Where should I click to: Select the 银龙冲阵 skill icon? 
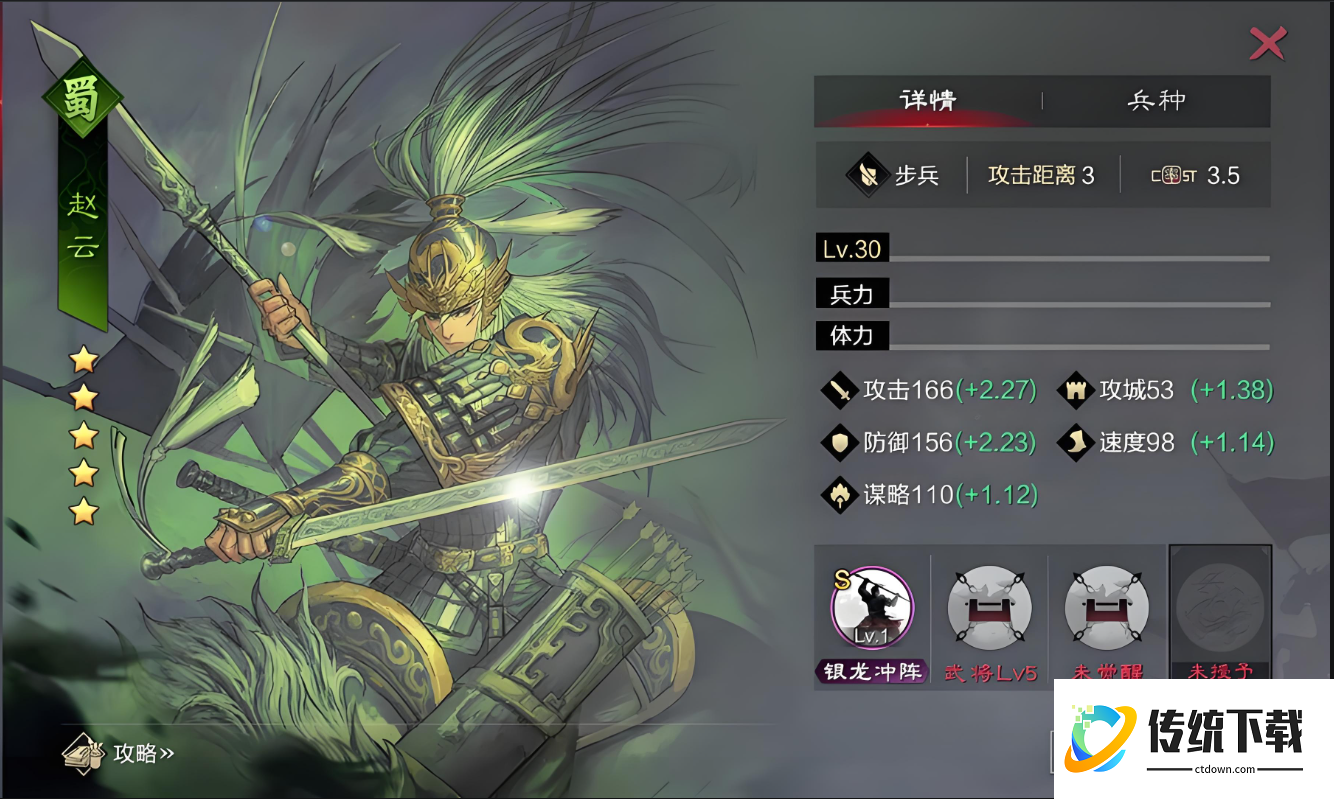[872, 606]
